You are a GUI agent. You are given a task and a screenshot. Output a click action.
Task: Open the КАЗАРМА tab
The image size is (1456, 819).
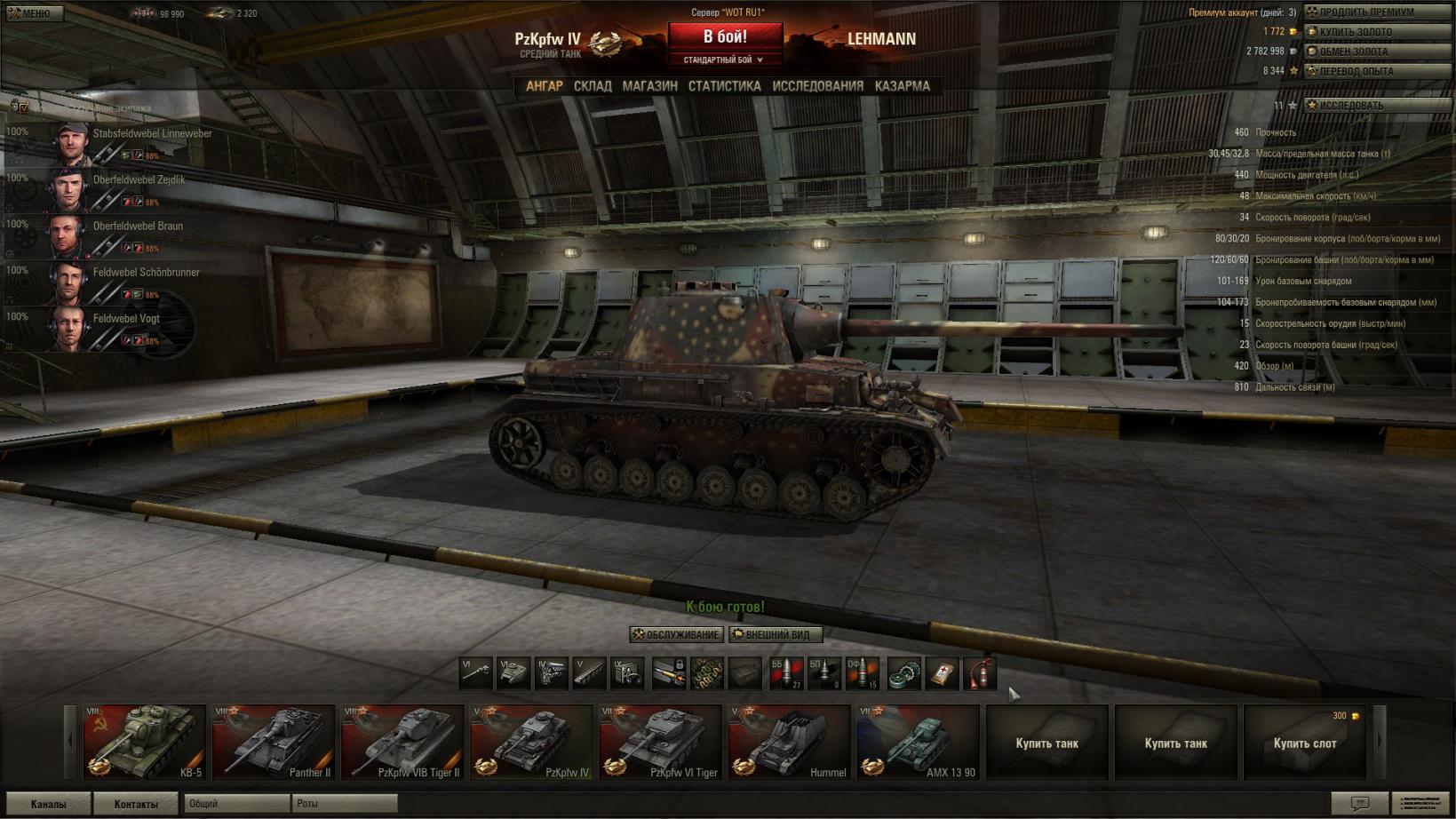[x=902, y=86]
